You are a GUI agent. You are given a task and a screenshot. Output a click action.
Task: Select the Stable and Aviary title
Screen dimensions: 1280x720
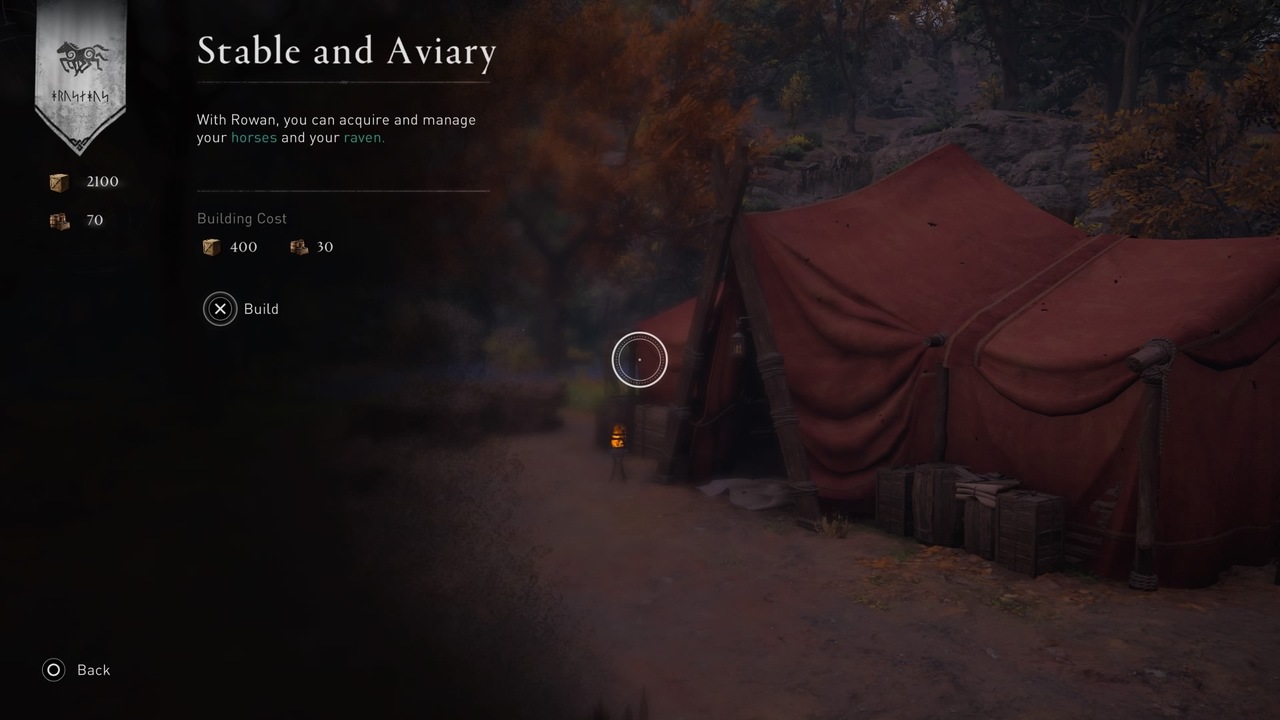coord(346,51)
